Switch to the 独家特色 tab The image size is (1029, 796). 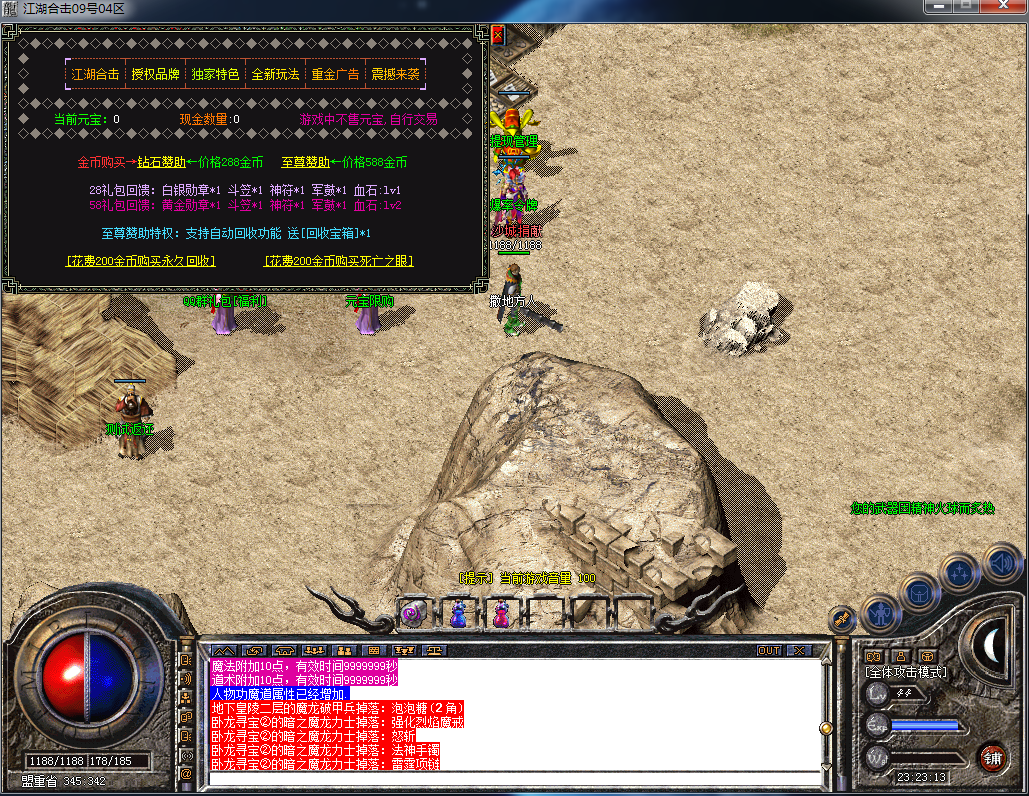click(x=215, y=74)
